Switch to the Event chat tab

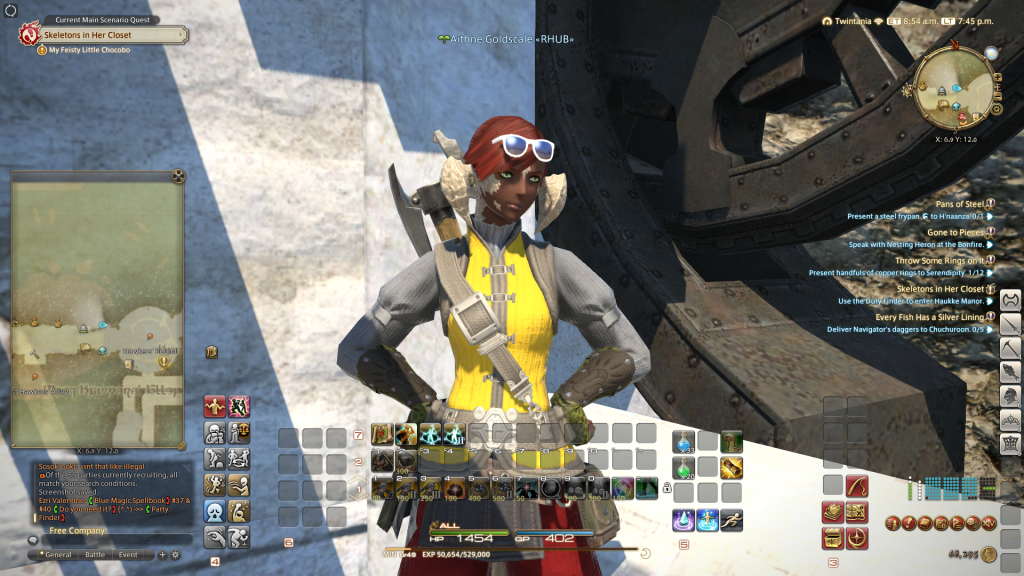(x=129, y=555)
